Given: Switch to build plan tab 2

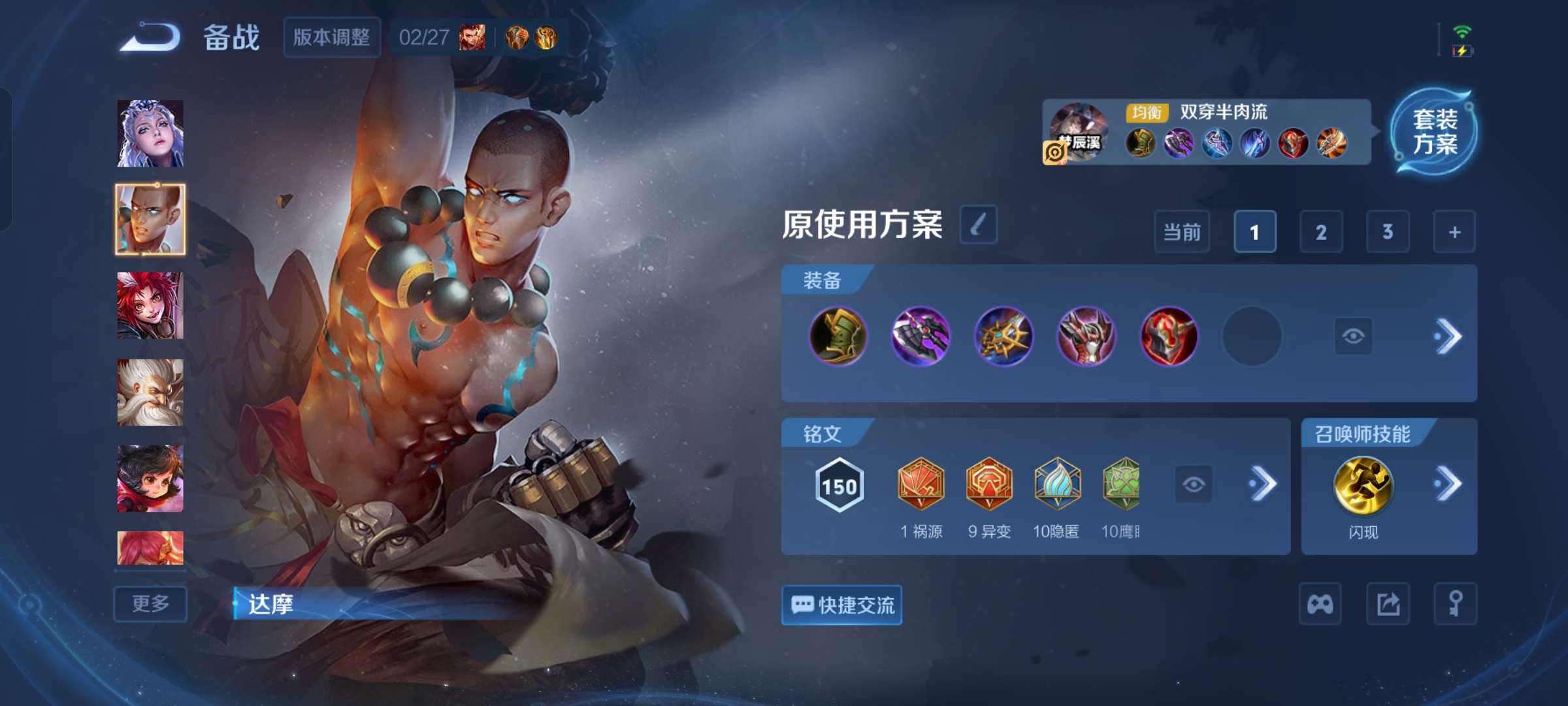Looking at the screenshot, I should (1320, 232).
